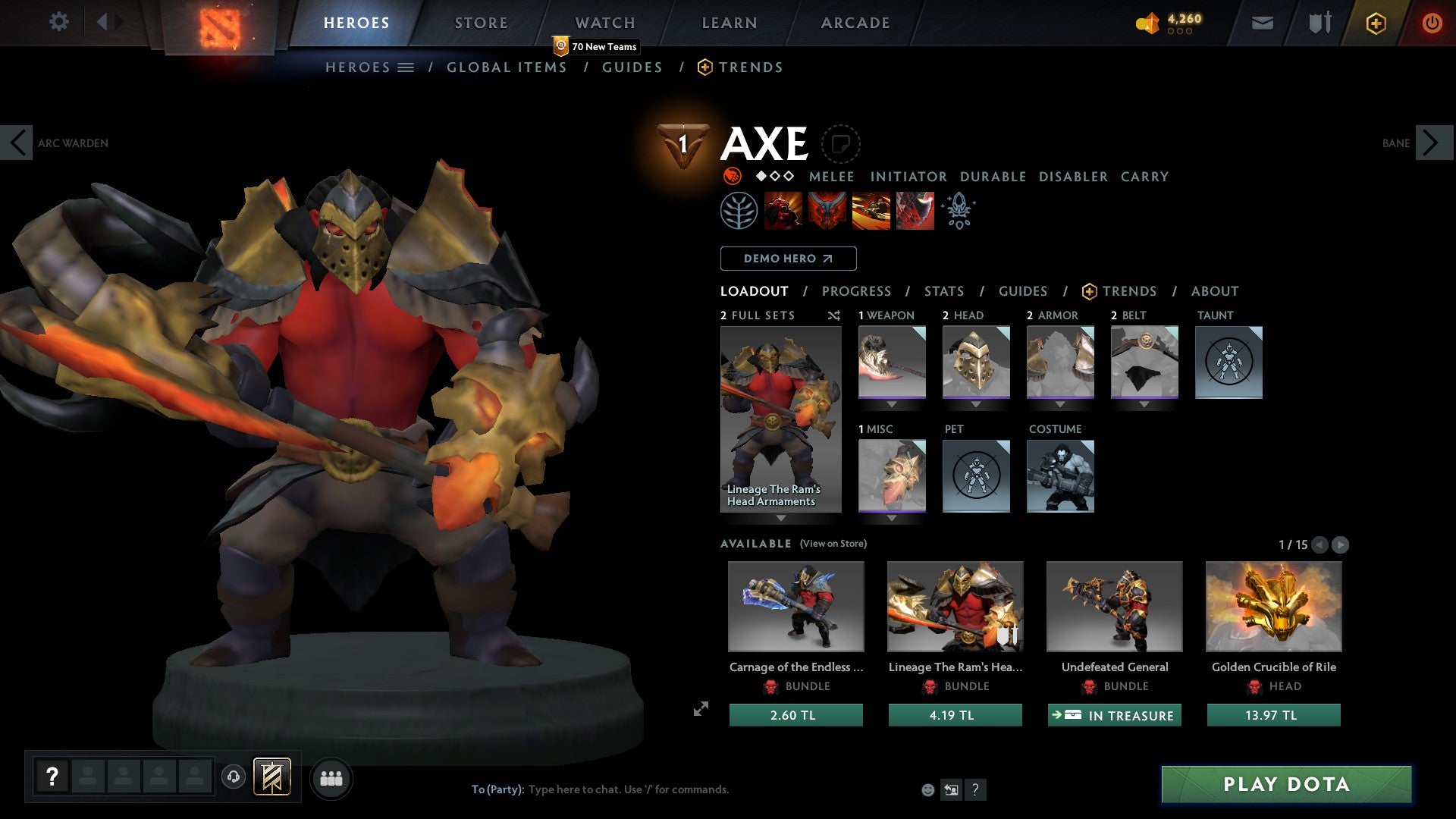This screenshot has height=819, width=1456.
Task: Open the chat emoticon smiley icon
Action: pos(927,789)
